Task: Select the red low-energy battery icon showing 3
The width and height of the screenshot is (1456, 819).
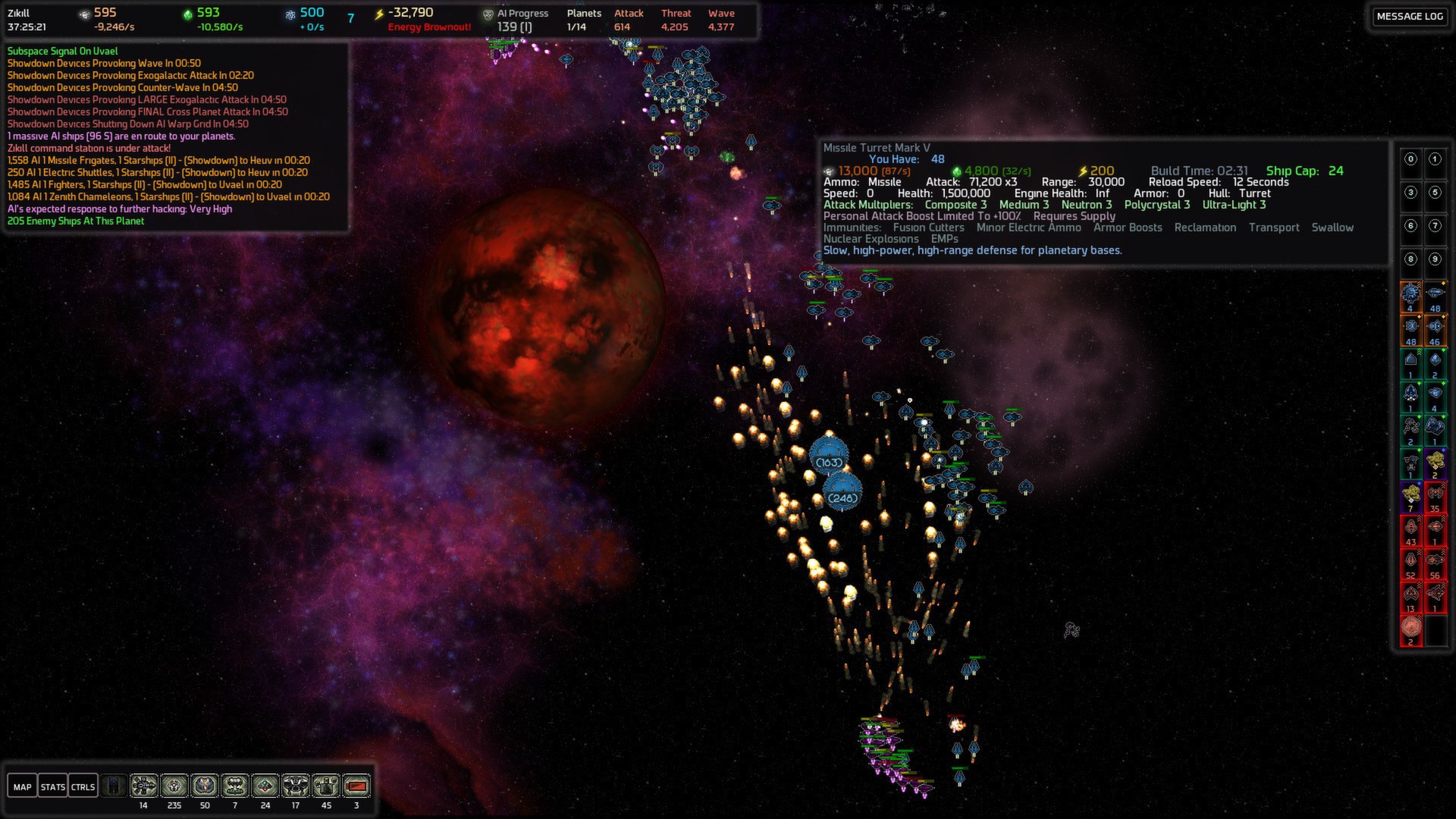Action: 356,786
